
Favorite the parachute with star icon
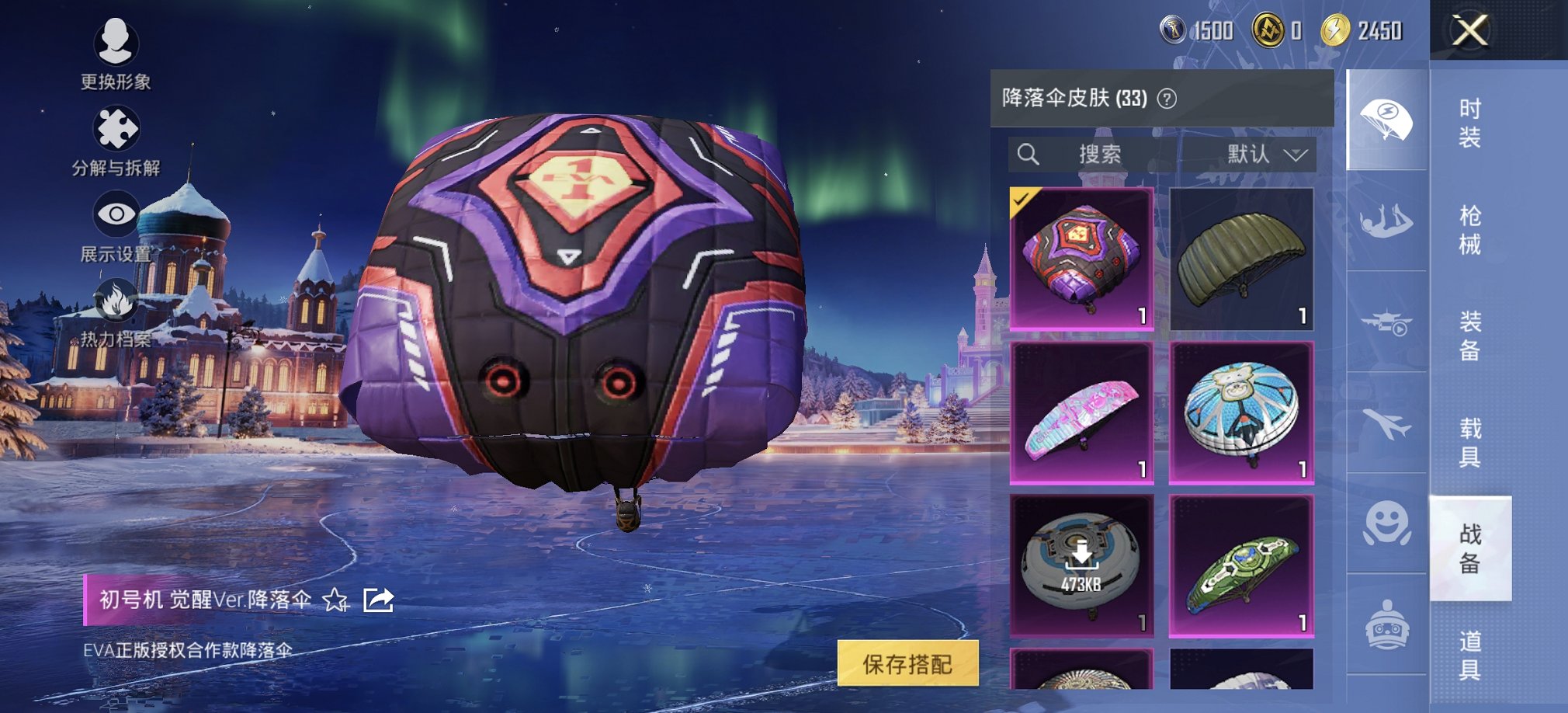[x=335, y=600]
